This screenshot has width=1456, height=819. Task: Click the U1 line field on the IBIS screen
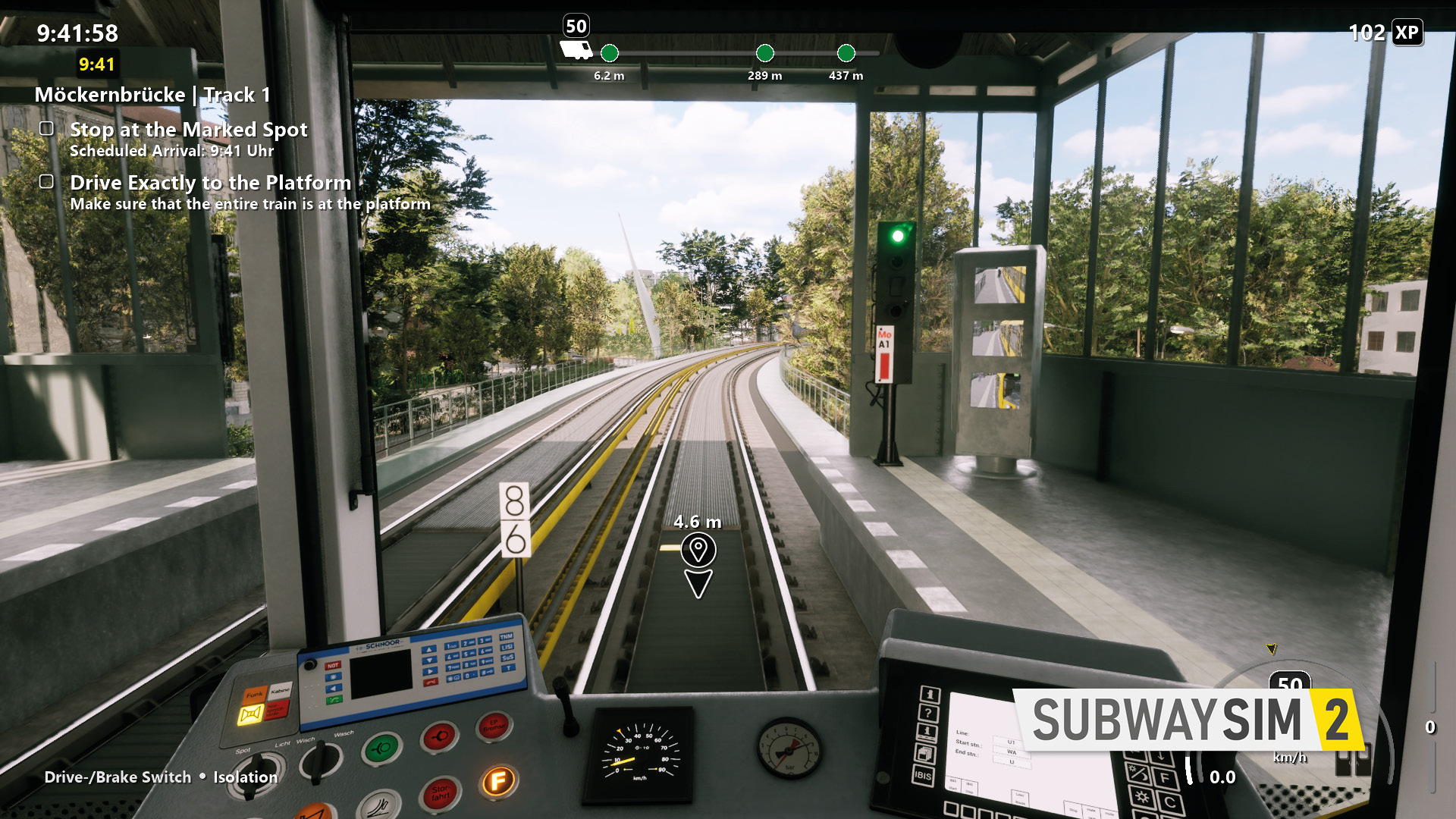[x=1012, y=742]
